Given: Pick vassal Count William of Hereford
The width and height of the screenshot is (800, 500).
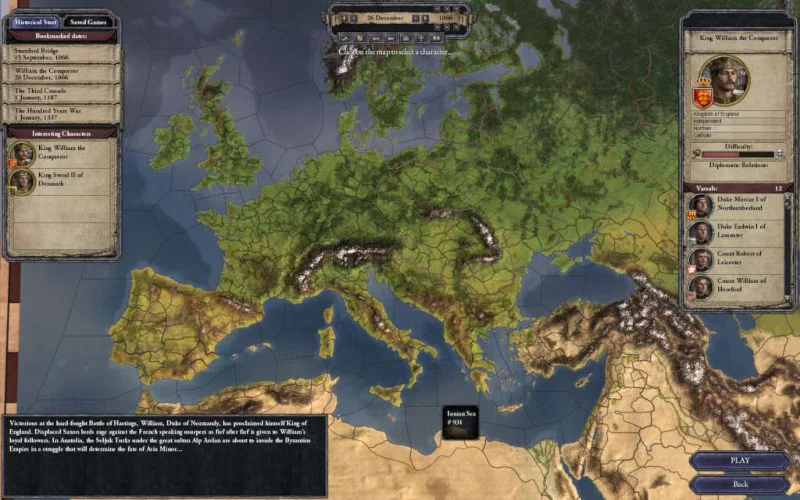Looking at the screenshot, I should click(x=735, y=287).
